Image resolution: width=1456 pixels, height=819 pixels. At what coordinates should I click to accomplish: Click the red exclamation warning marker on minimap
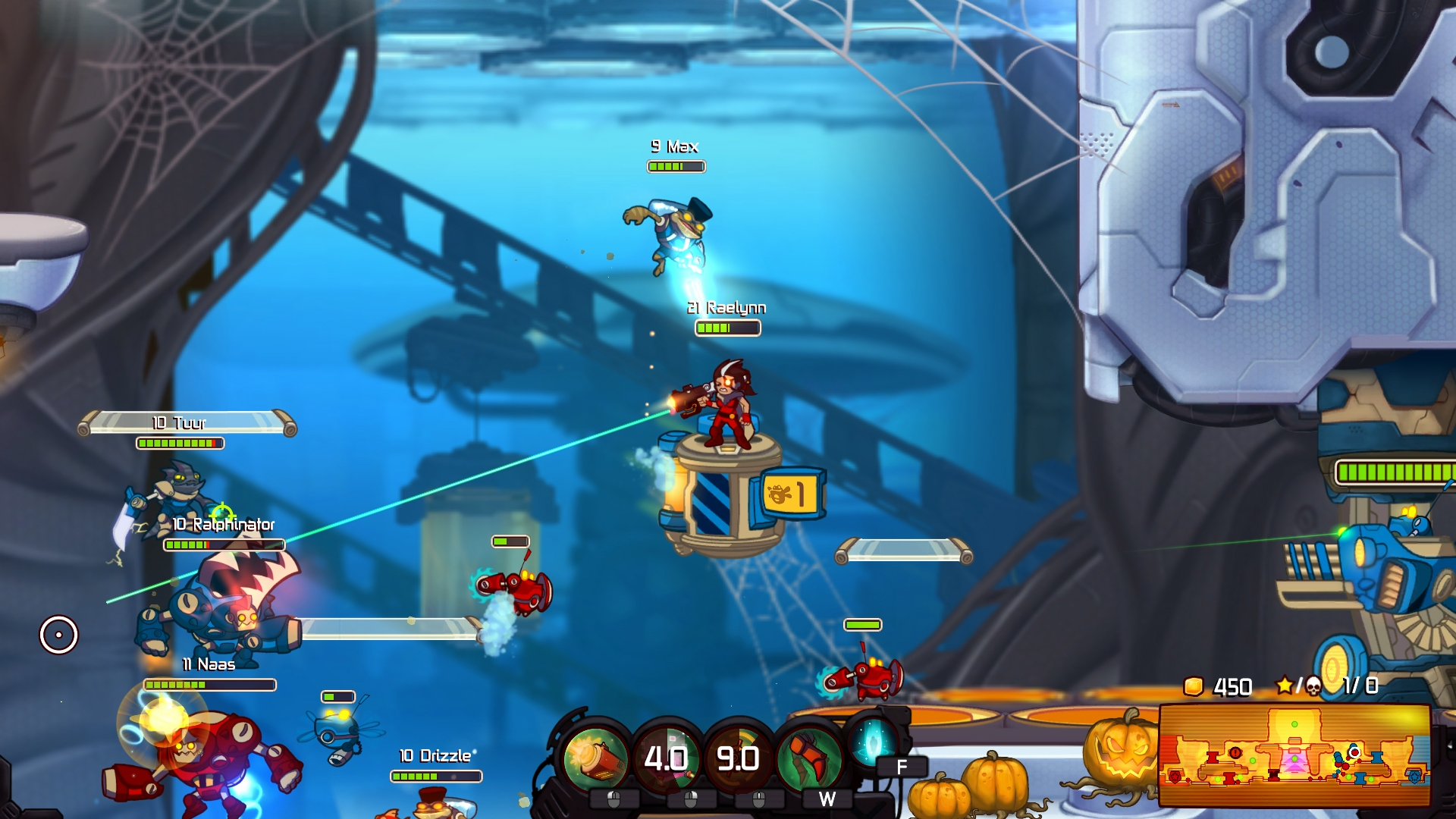point(1234,754)
